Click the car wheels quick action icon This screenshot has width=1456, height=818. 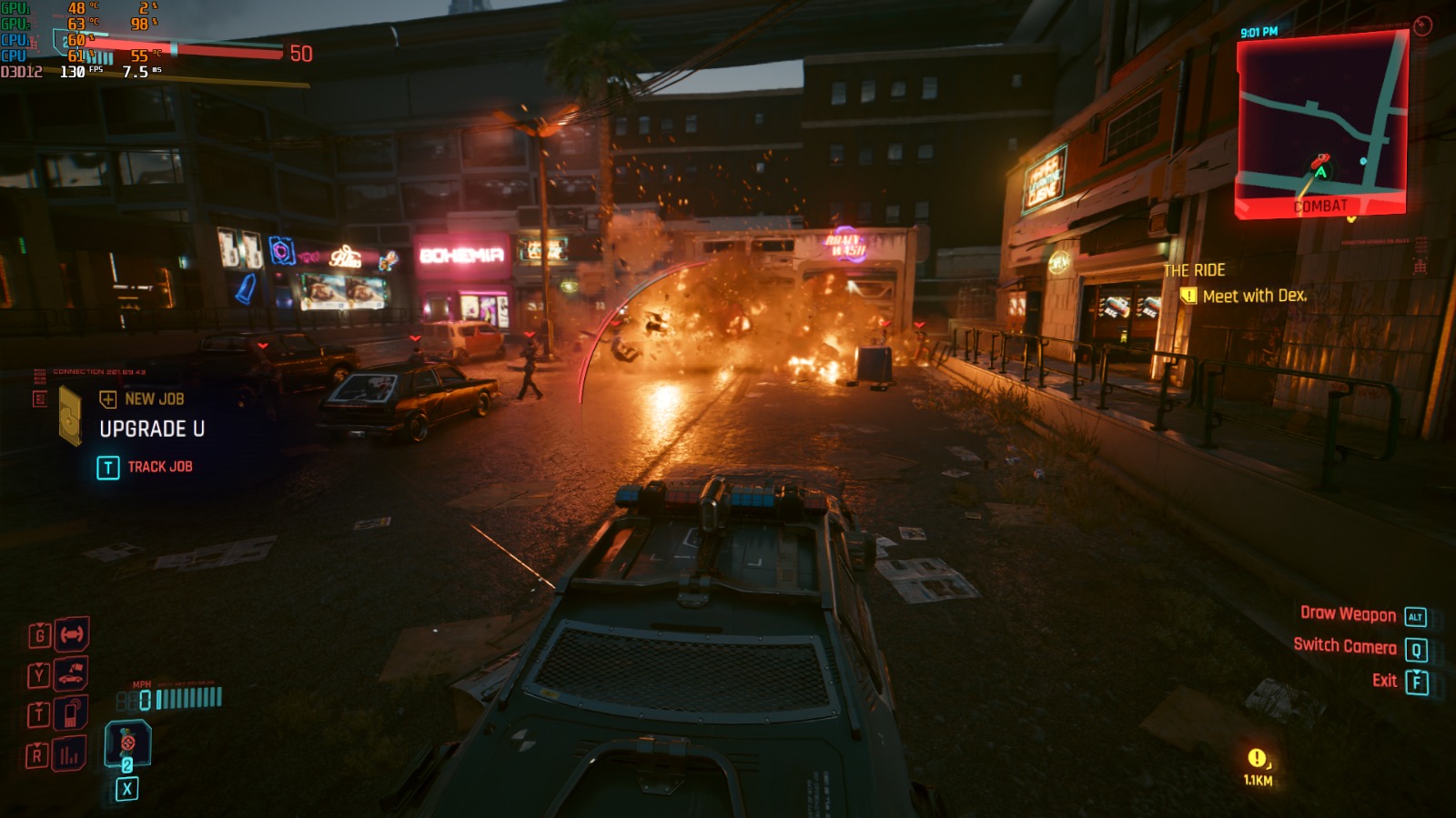[x=71, y=634]
